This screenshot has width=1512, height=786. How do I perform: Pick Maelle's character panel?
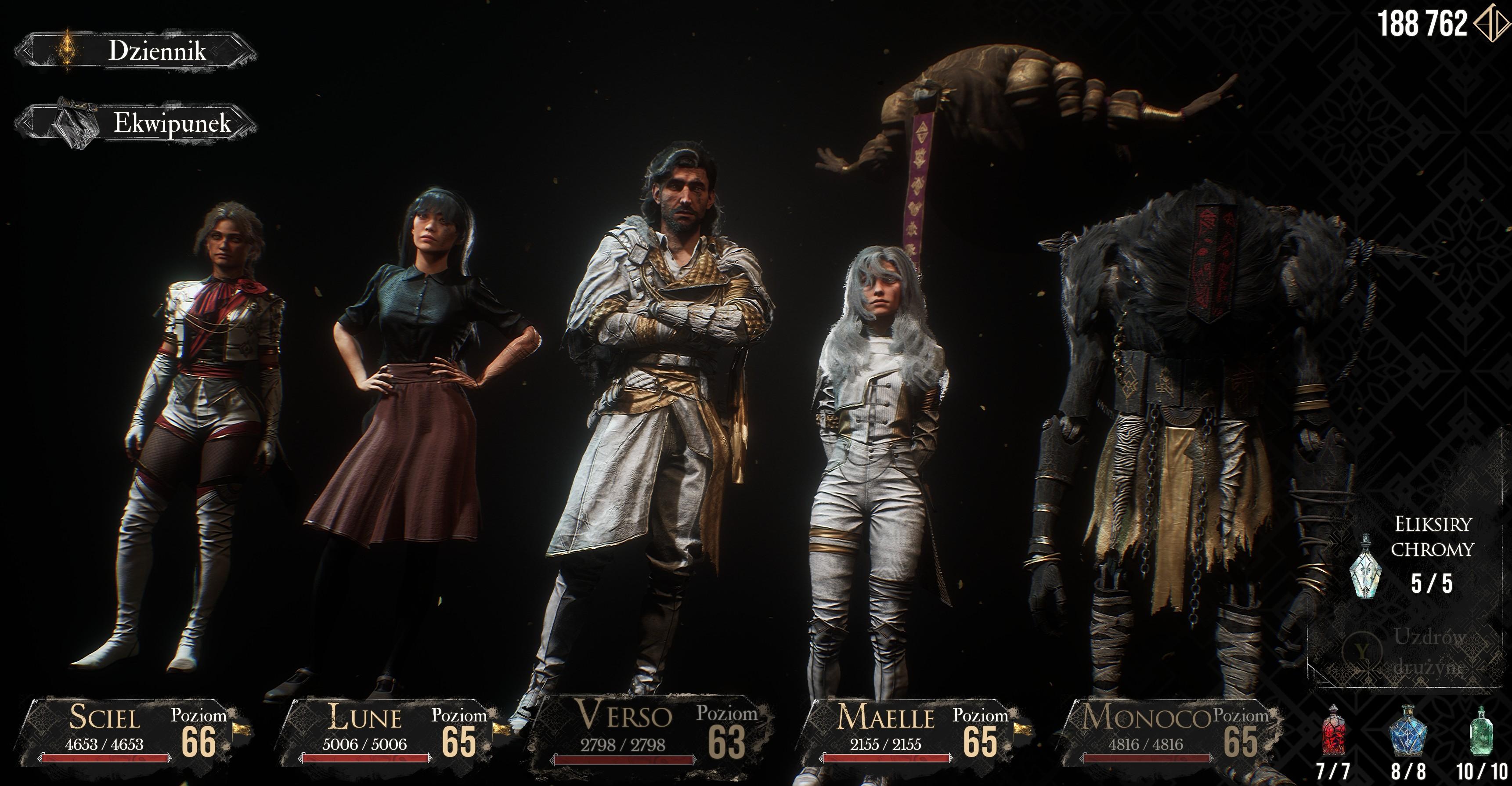pos(910,732)
